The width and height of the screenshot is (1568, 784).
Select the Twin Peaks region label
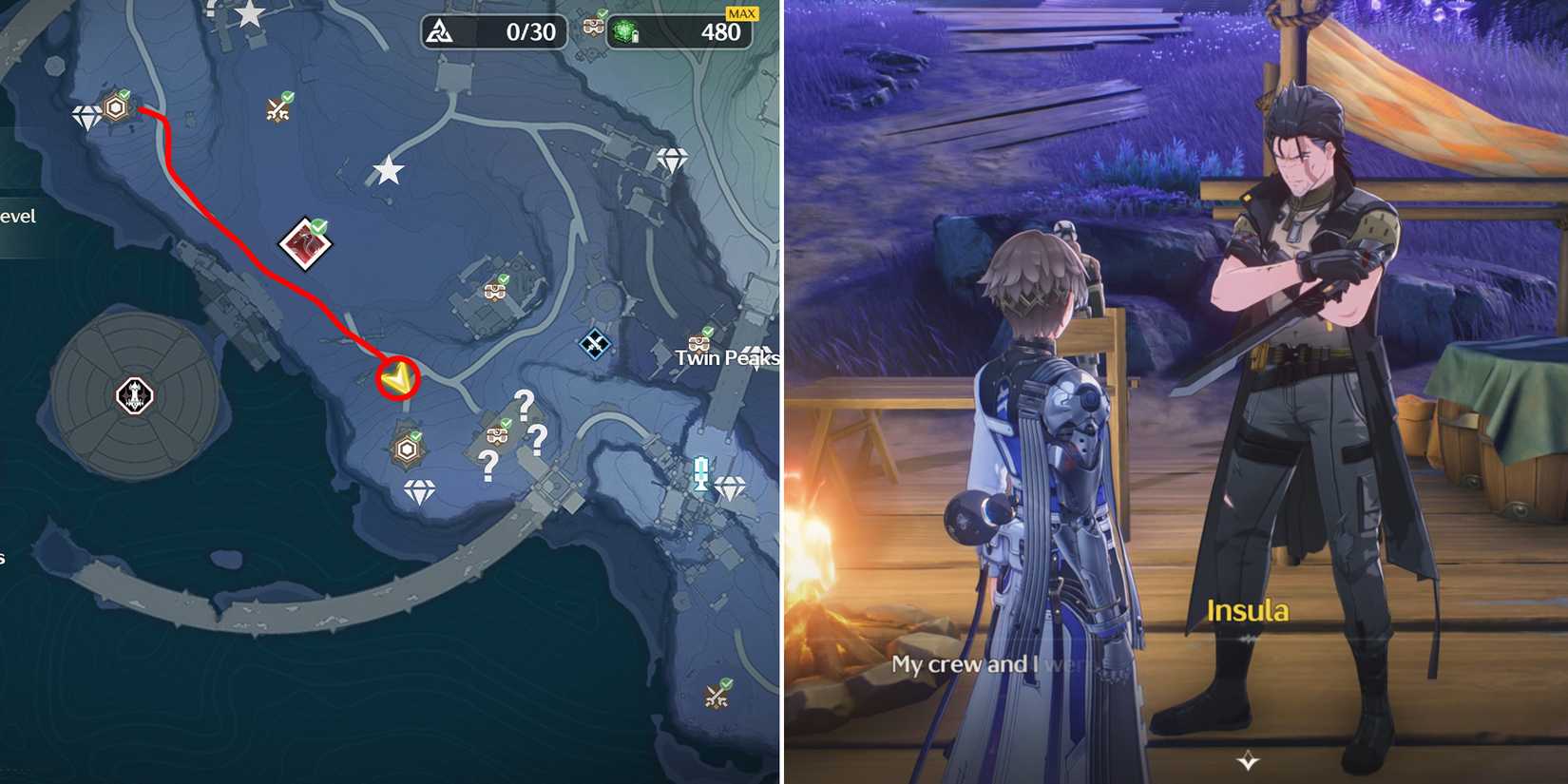click(727, 358)
